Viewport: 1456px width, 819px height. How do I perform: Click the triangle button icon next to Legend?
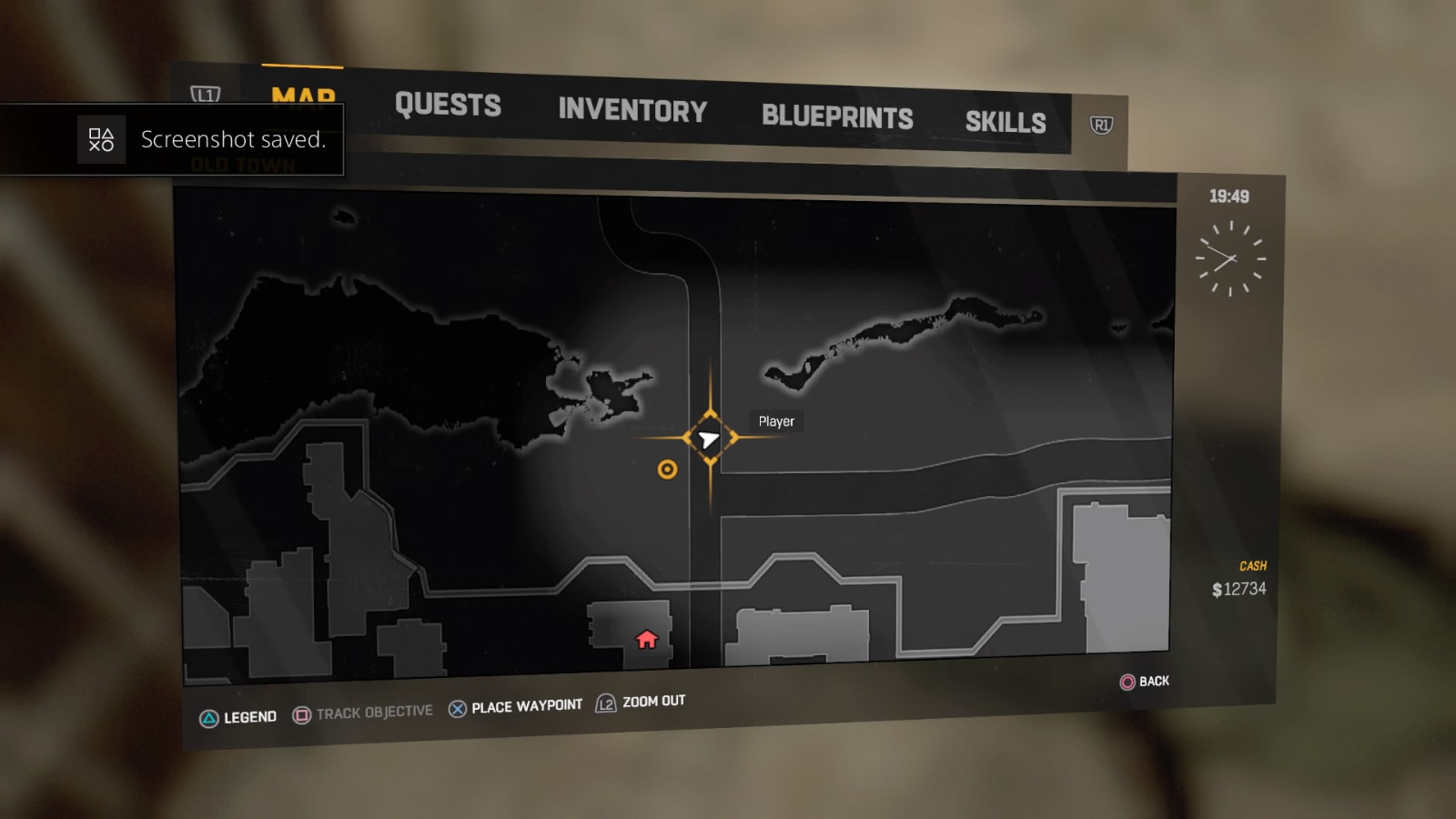210,716
